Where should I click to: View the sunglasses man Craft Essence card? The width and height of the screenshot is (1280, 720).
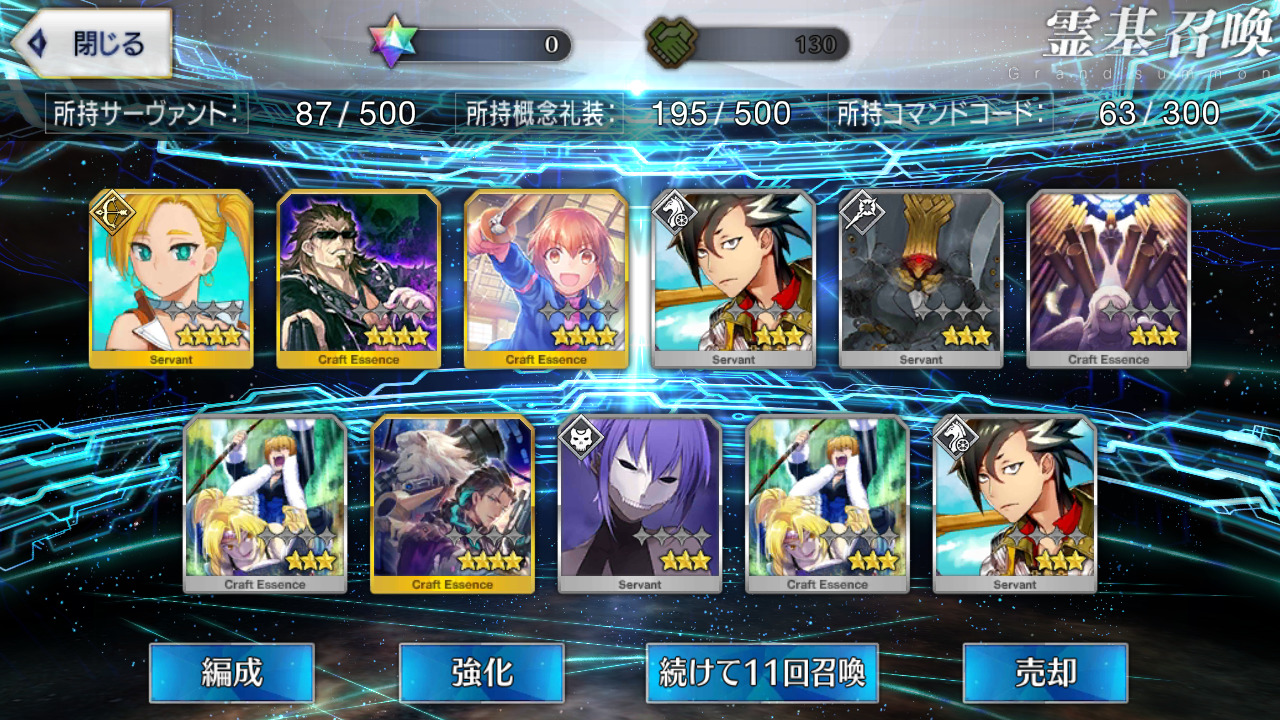[x=358, y=278]
